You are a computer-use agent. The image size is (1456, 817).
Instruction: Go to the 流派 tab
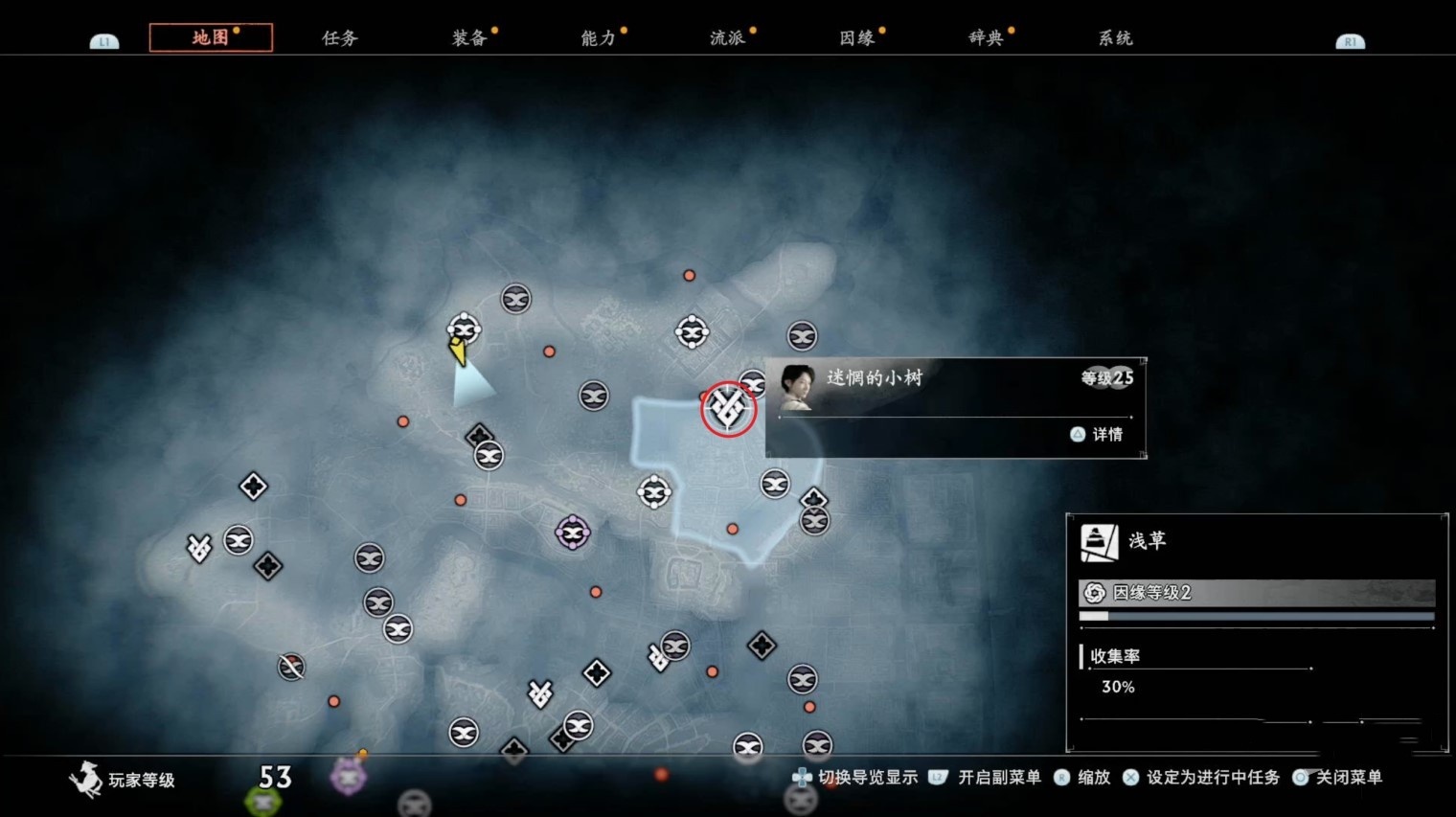pyautogui.click(x=727, y=38)
